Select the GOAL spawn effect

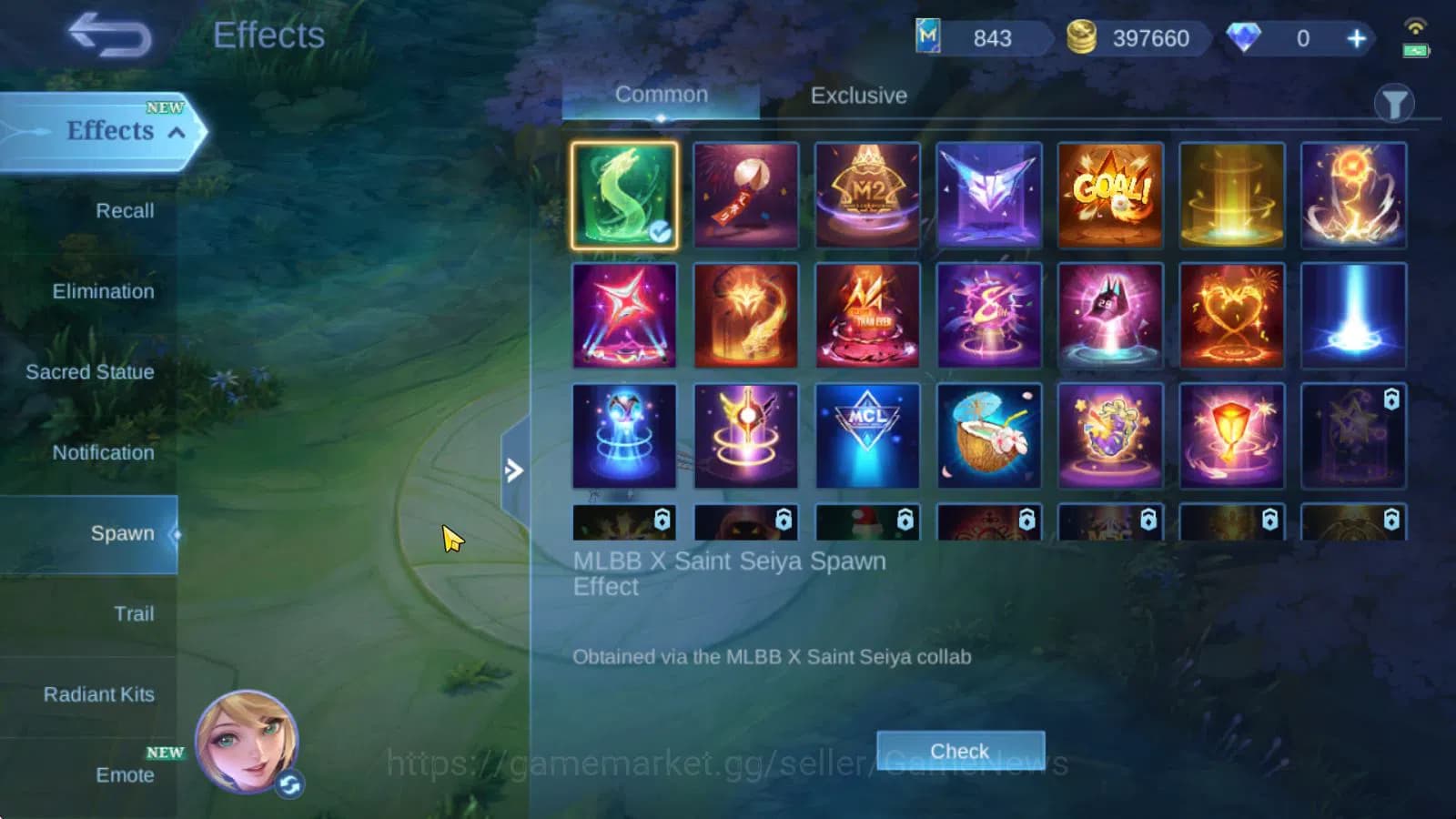coord(1111,195)
